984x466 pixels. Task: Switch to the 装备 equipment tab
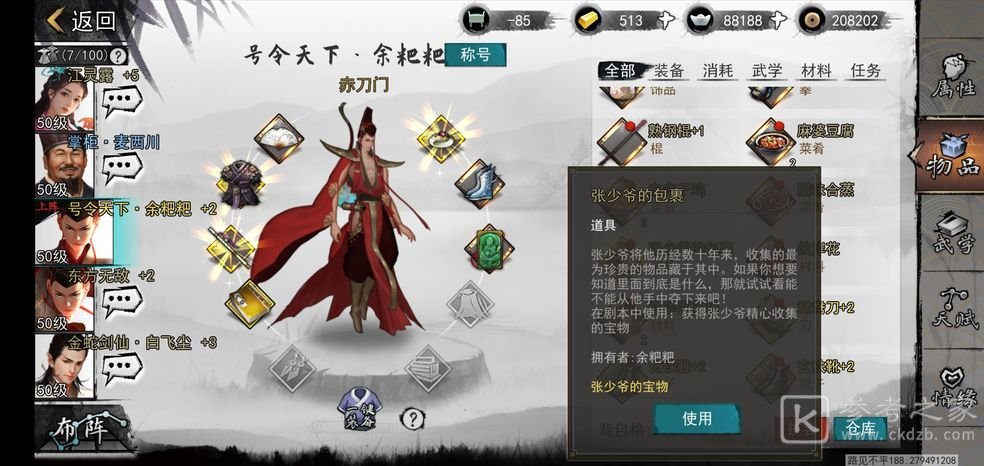point(668,70)
